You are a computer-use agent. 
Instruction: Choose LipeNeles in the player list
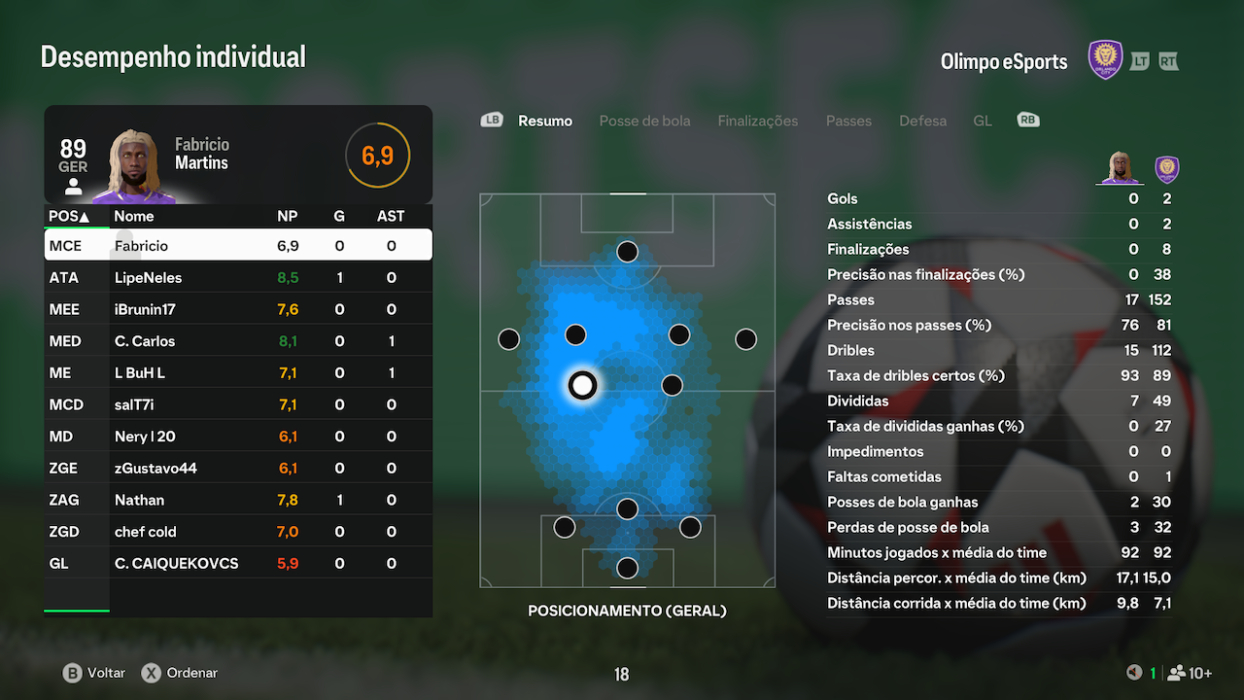[x=238, y=277]
